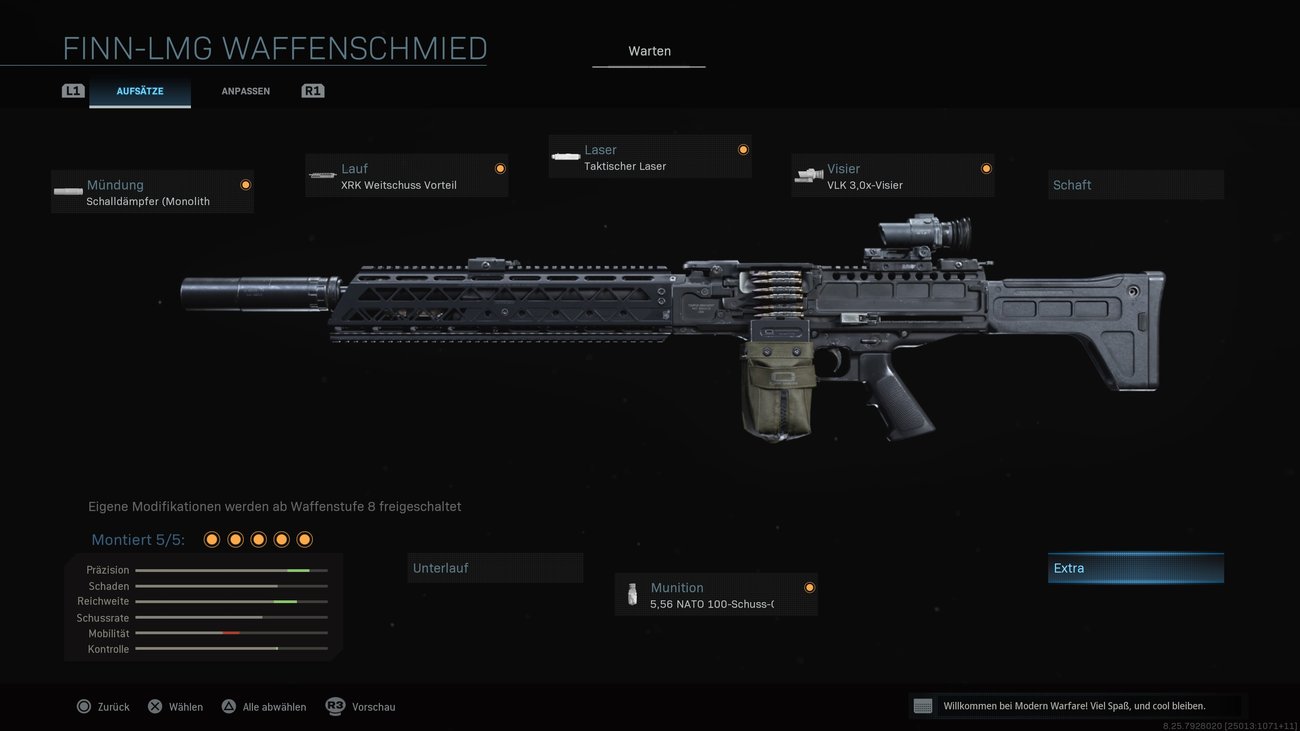Image resolution: width=1300 pixels, height=731 pixels.
Task: Click the first orange Montiert attachment dot
Action: tap(211, 538)
